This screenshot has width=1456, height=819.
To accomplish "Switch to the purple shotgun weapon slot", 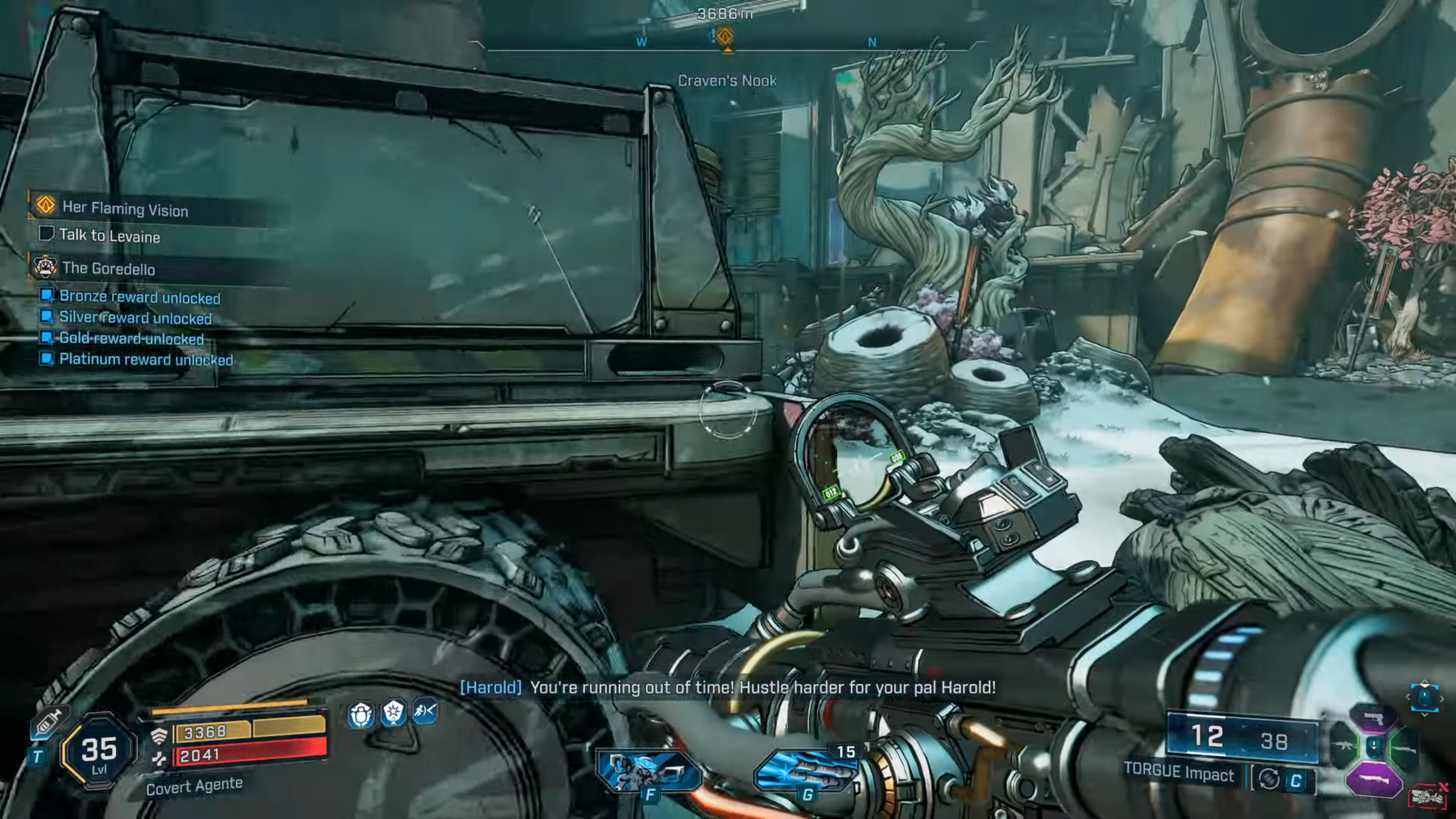I will coord(1373,780).
